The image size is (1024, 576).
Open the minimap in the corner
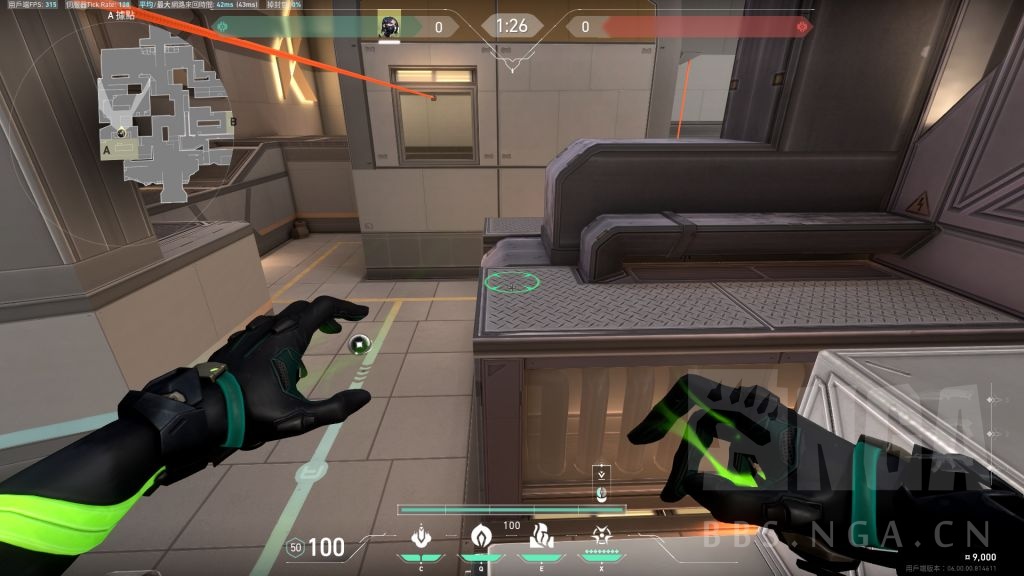click(165, 110)
